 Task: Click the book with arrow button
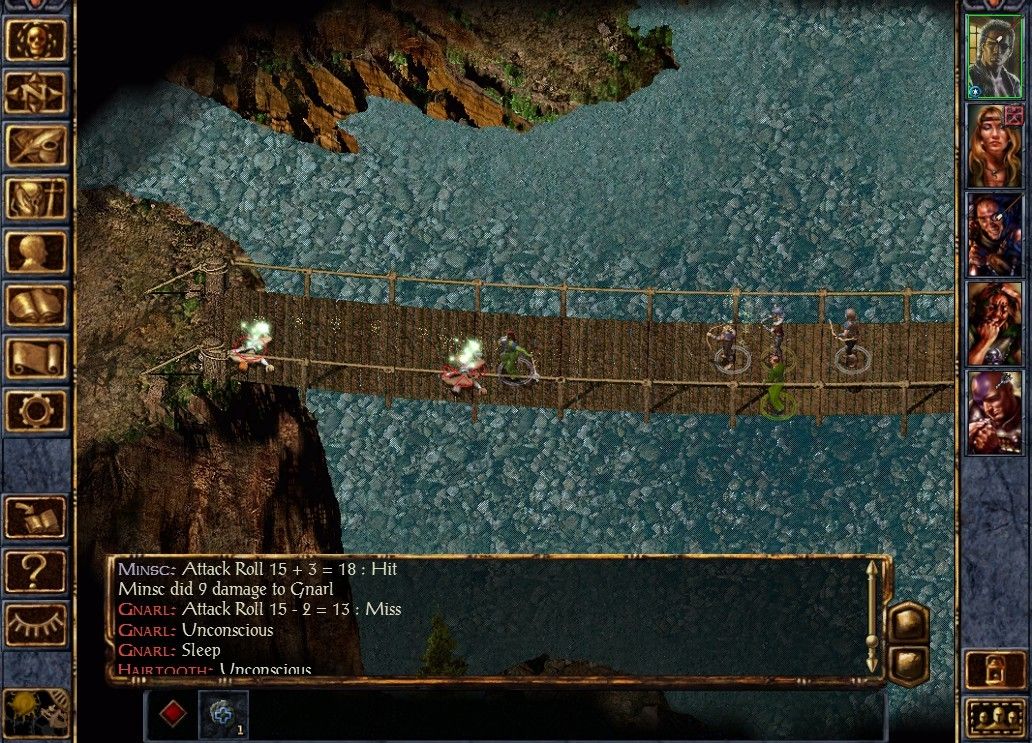37,517
